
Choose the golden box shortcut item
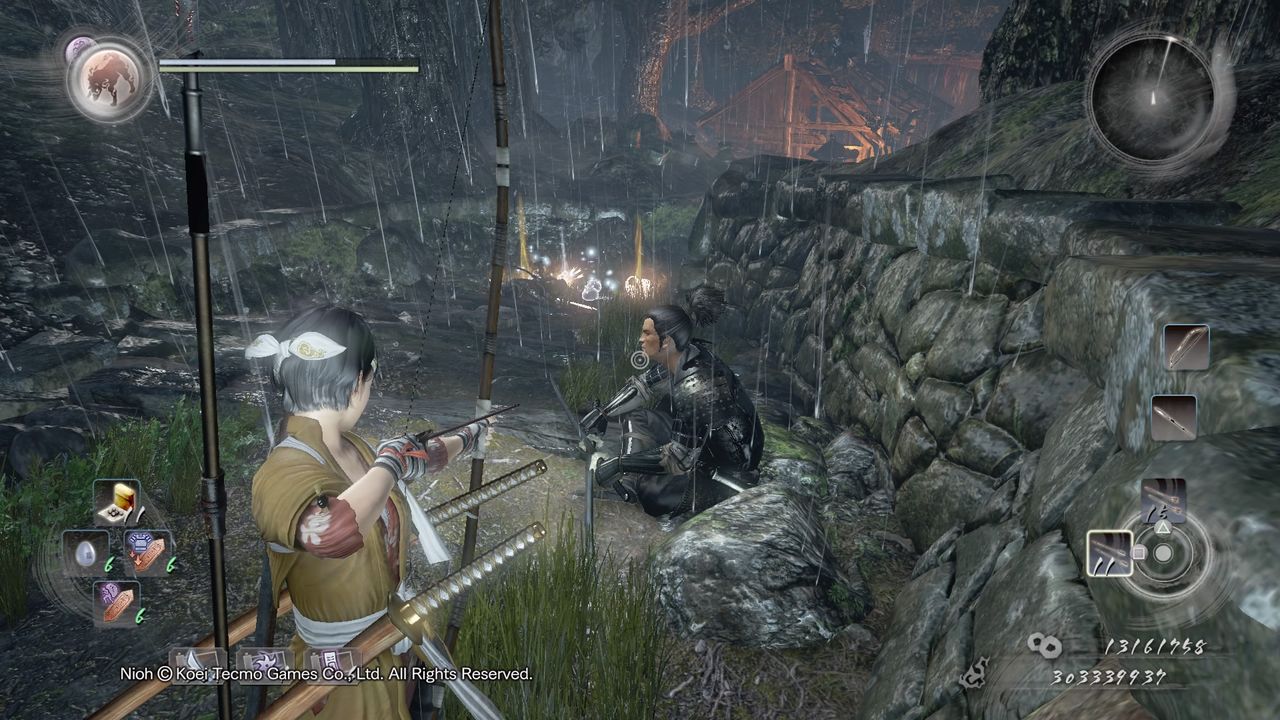pyautogui.click(x=118, y=503)
